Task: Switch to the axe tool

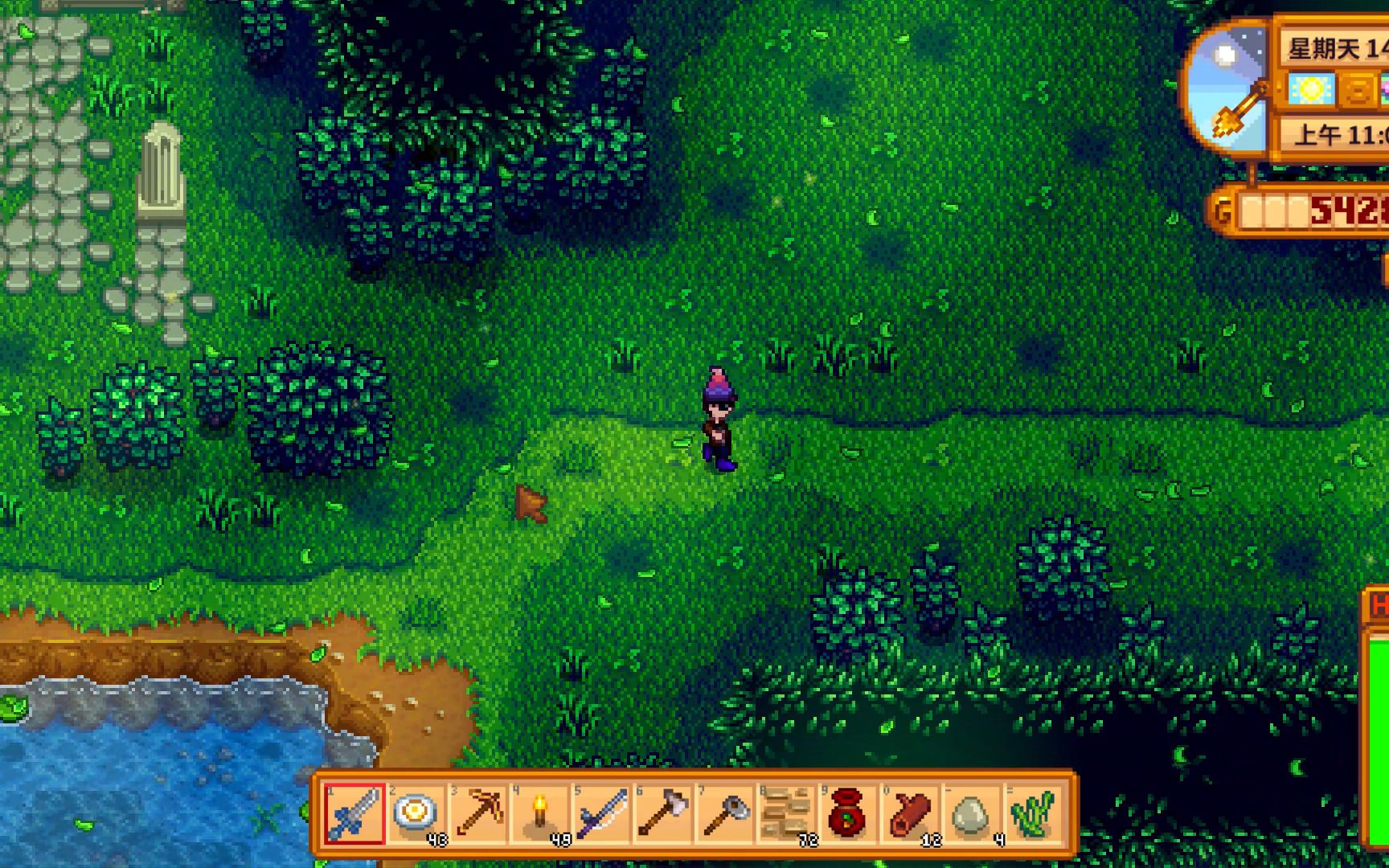Action: 662,813
